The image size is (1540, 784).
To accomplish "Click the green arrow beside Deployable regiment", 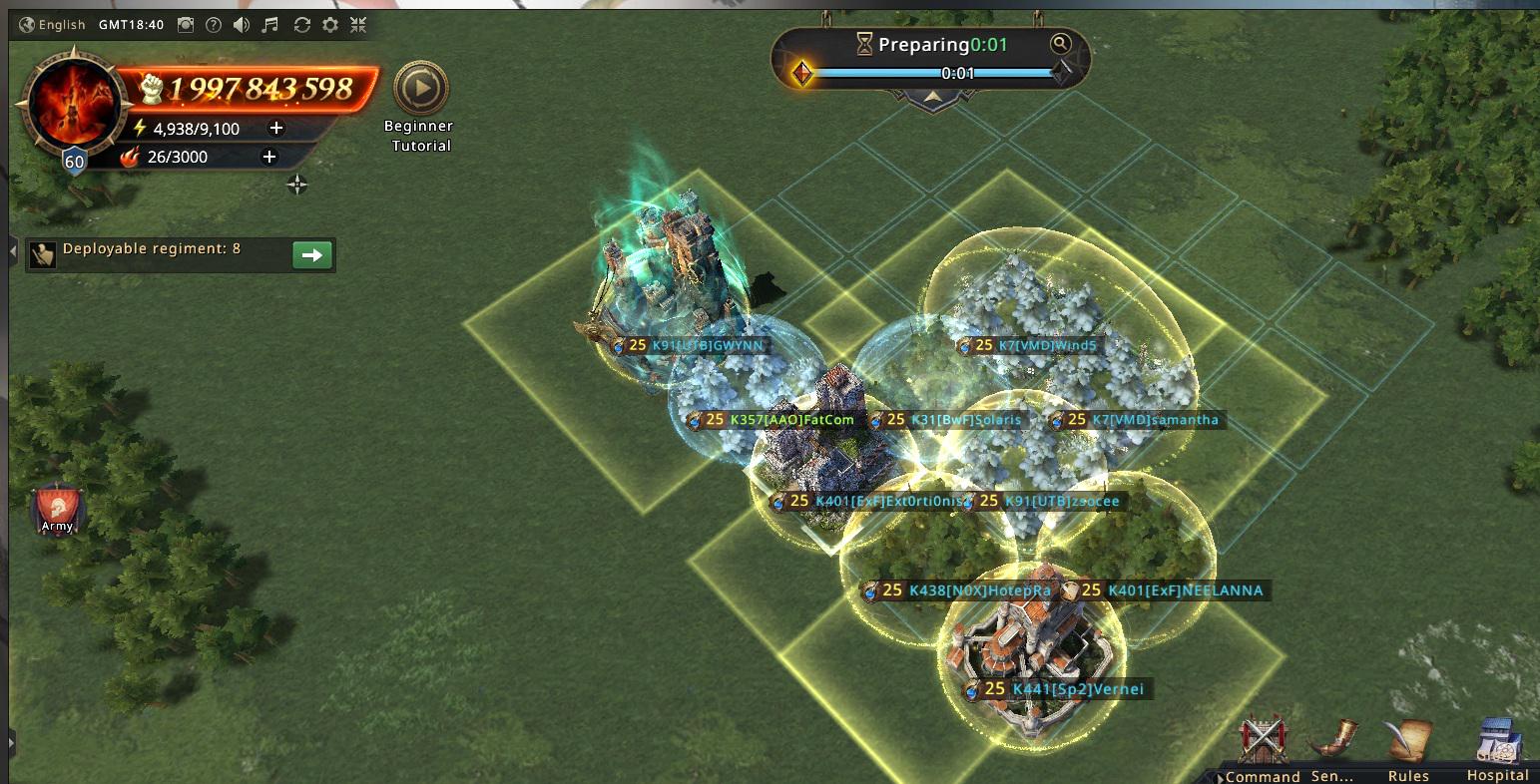I will pos(311,255).
